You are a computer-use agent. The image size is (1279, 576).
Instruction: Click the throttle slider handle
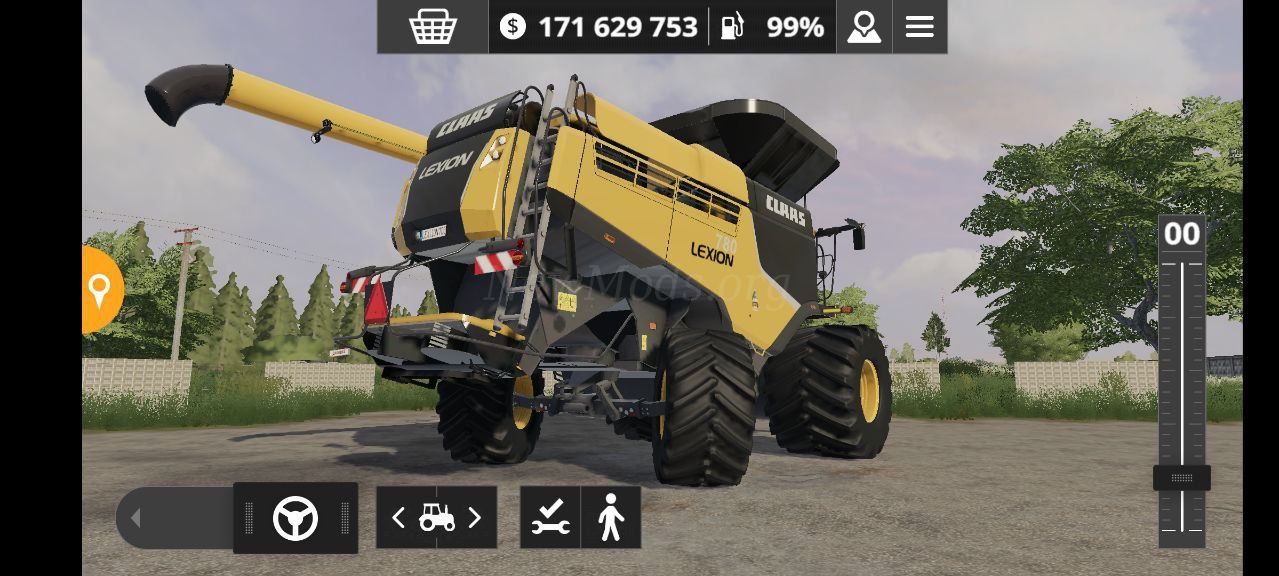click(x=1181, y=478)
